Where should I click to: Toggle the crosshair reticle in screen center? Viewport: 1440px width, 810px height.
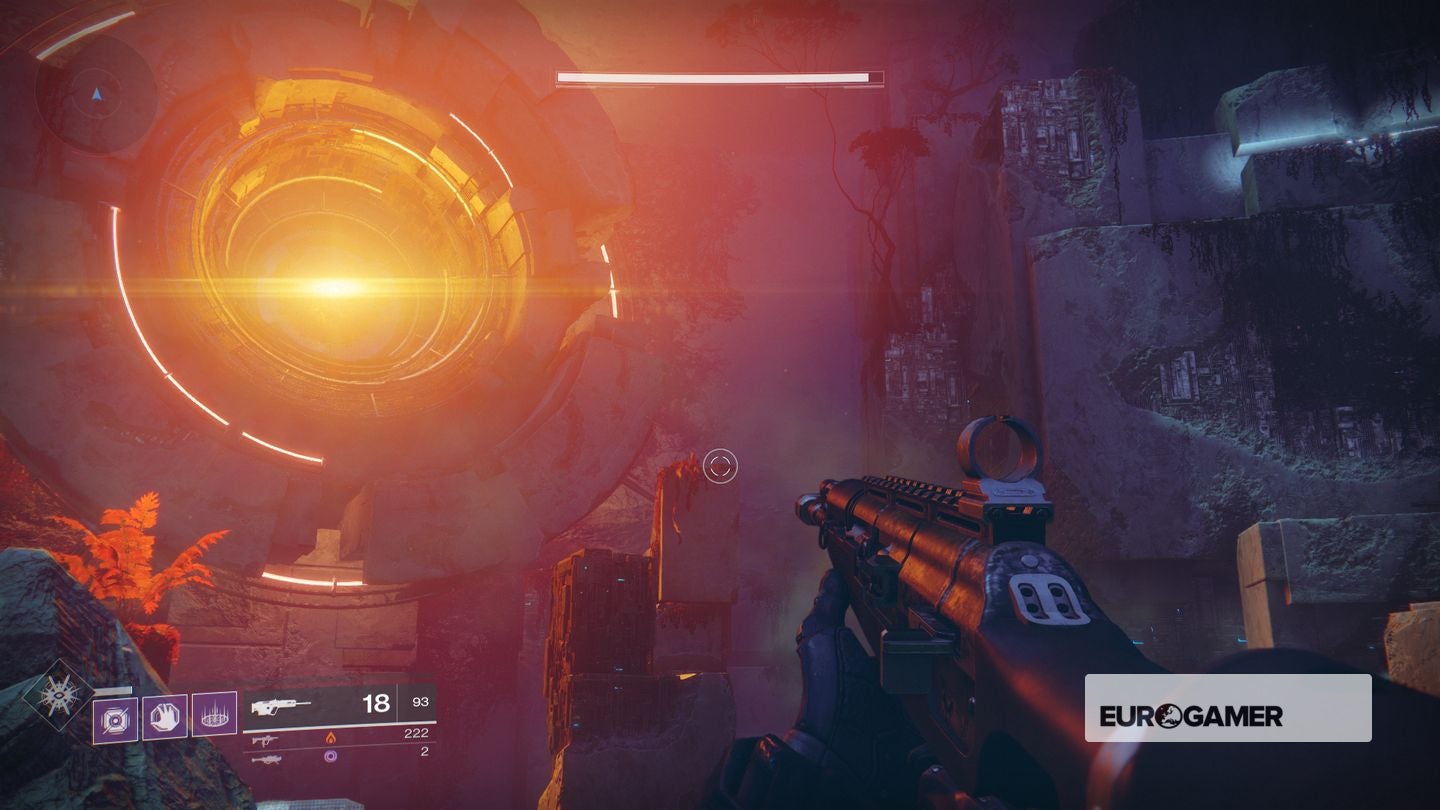(721, 464)
